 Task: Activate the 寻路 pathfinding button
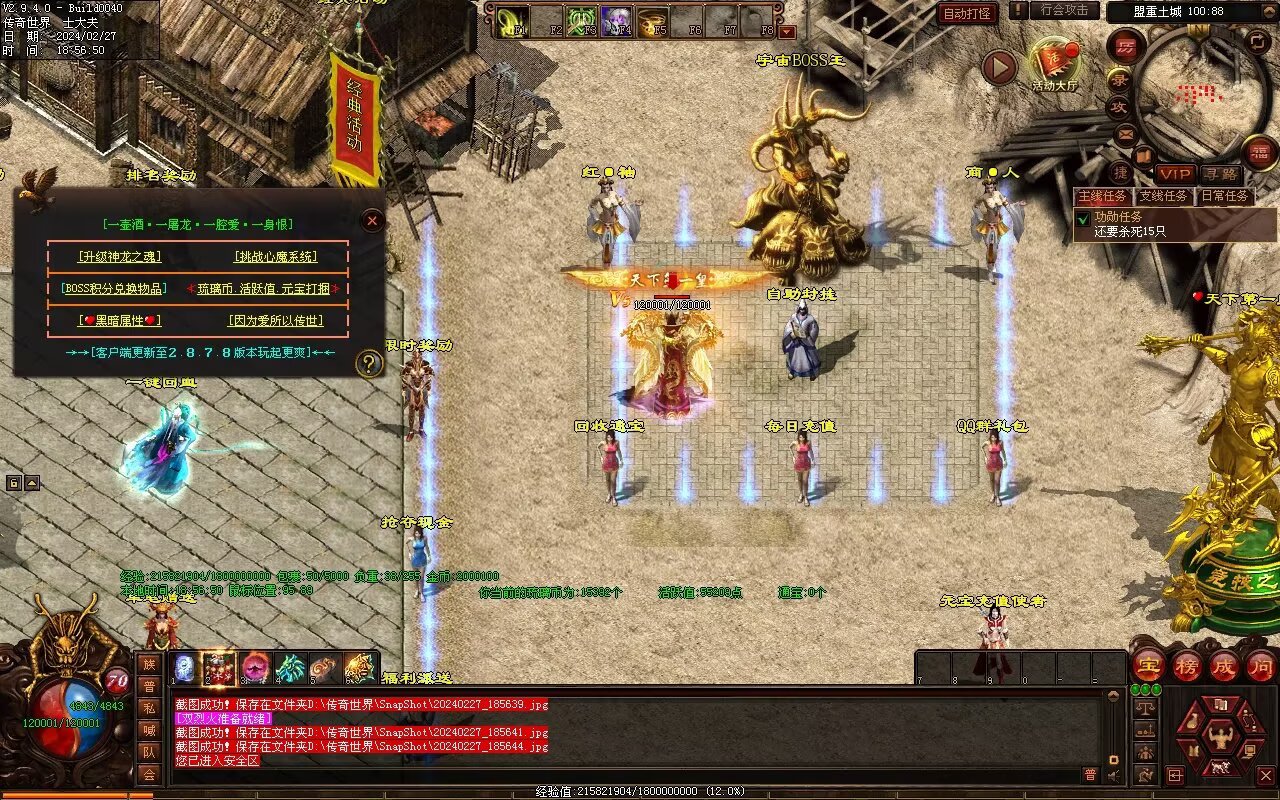pos(1219,174)
